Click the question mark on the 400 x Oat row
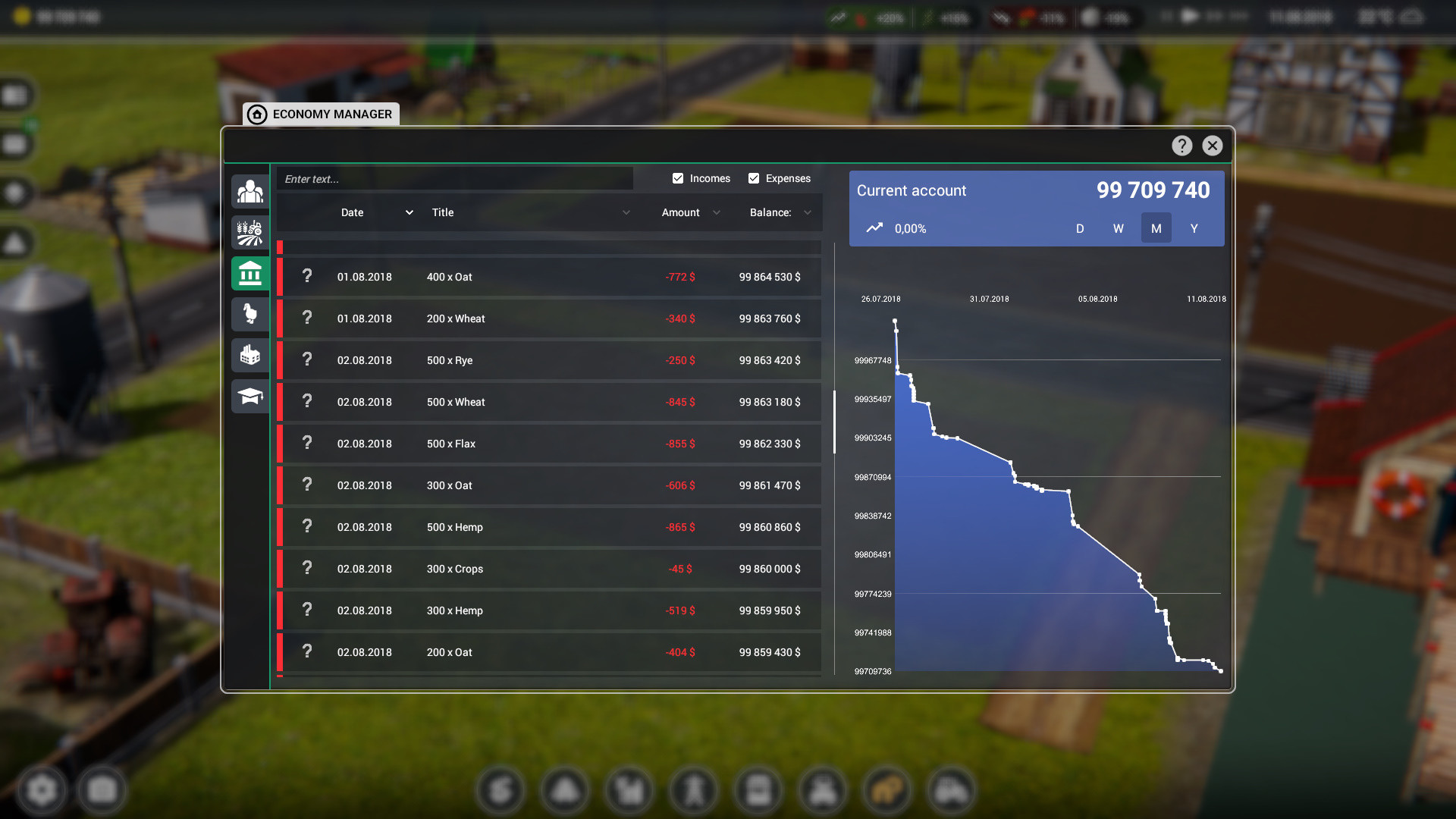 [x=307, y=277]
